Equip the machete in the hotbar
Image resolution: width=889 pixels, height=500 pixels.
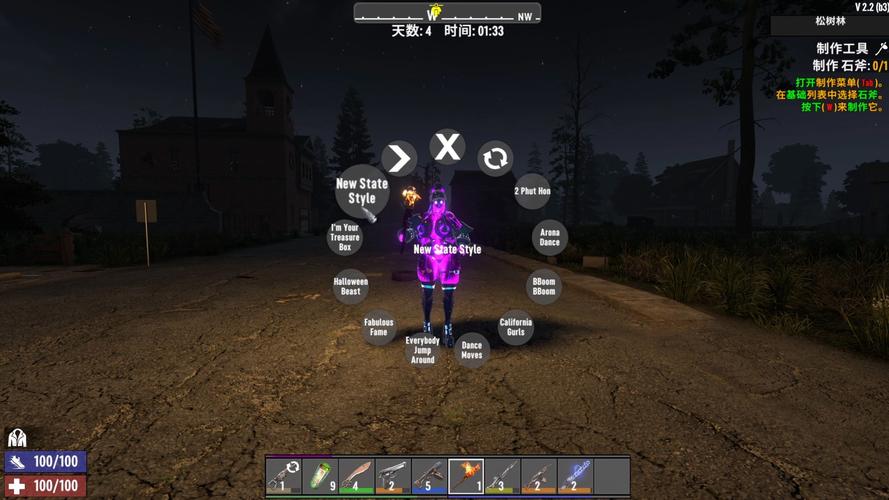(356, 476)
